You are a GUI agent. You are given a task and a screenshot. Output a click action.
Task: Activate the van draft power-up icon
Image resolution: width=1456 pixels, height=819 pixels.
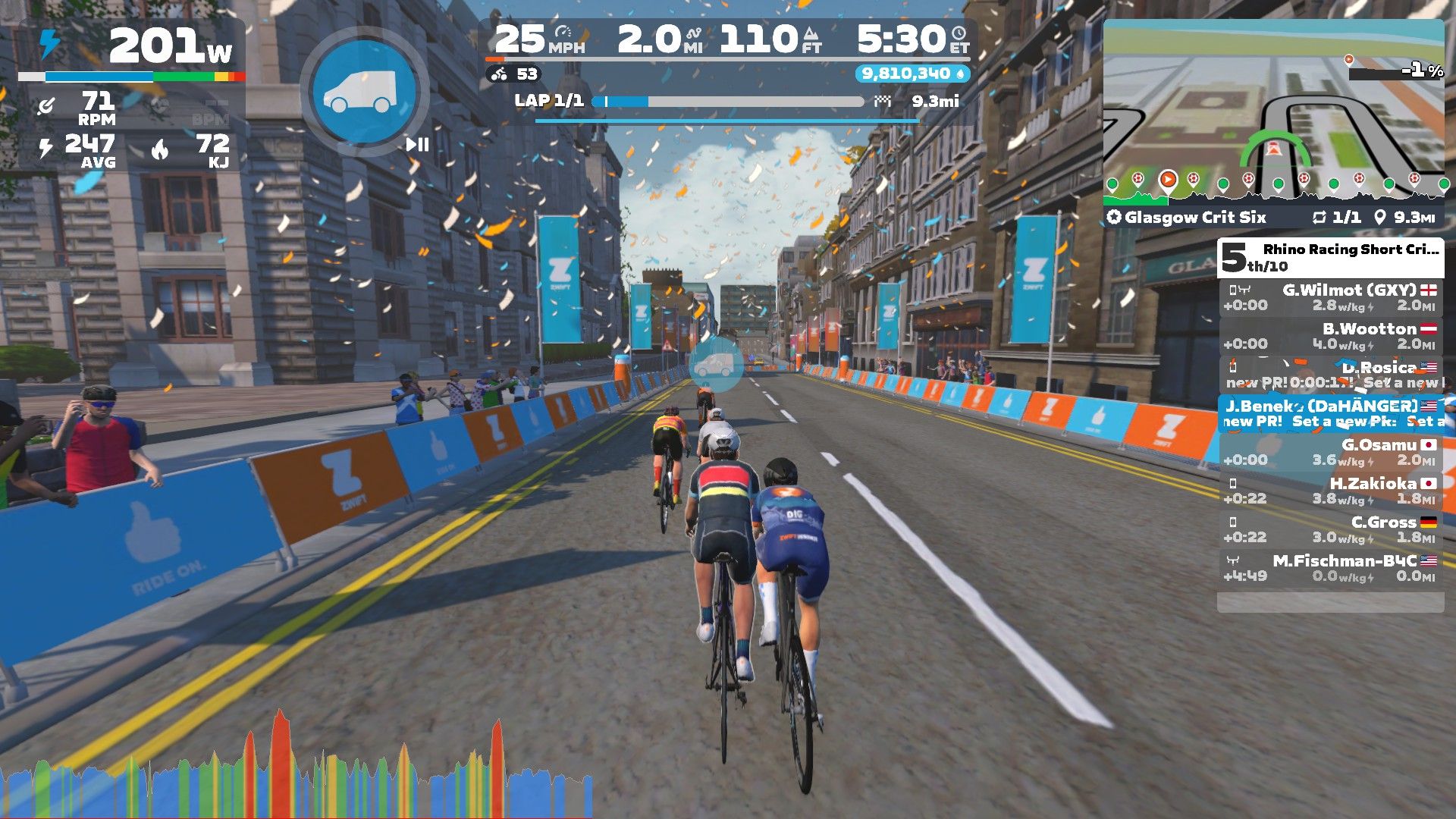pos(365,91)
